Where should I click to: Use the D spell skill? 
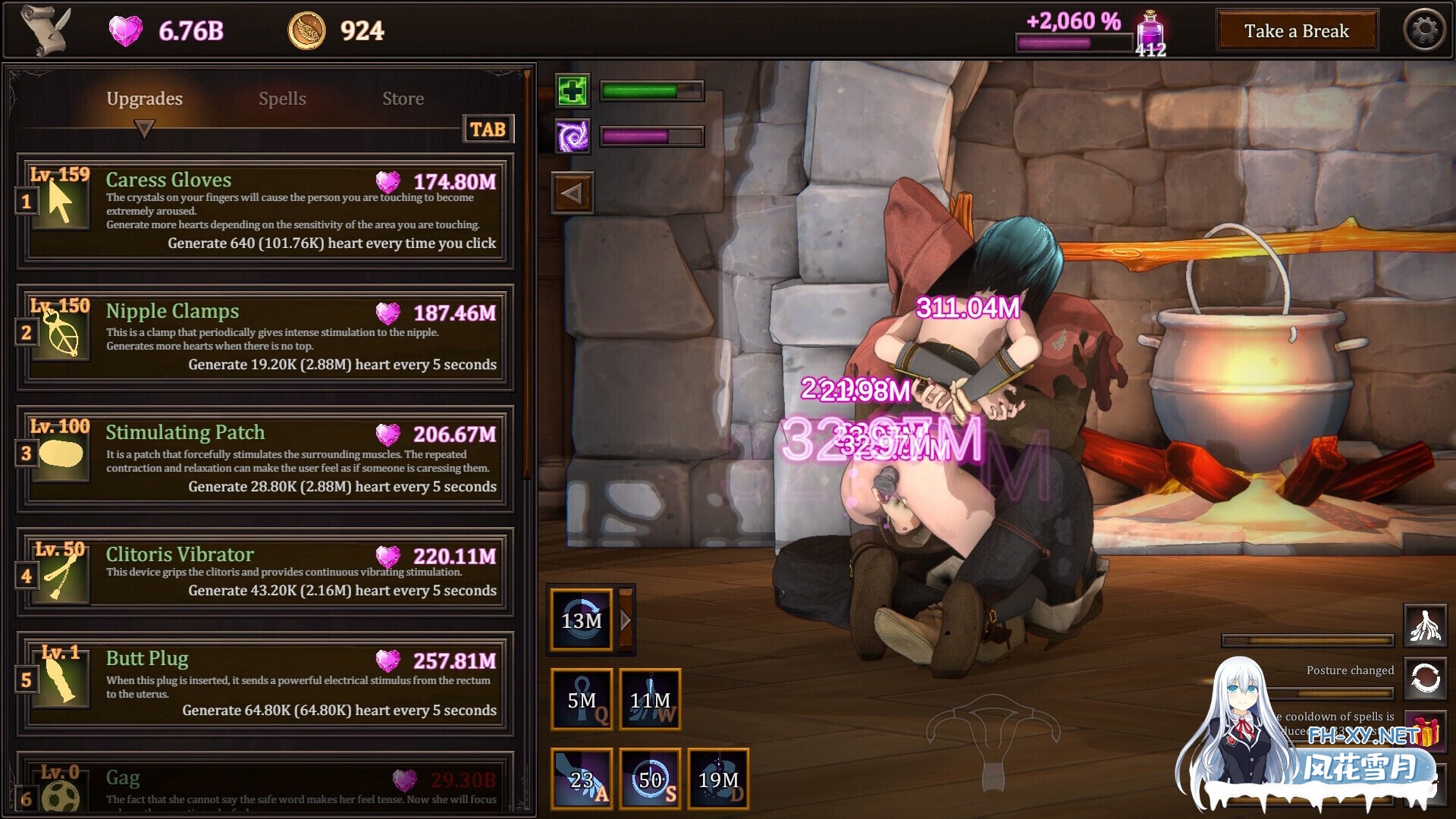(718, 778)
